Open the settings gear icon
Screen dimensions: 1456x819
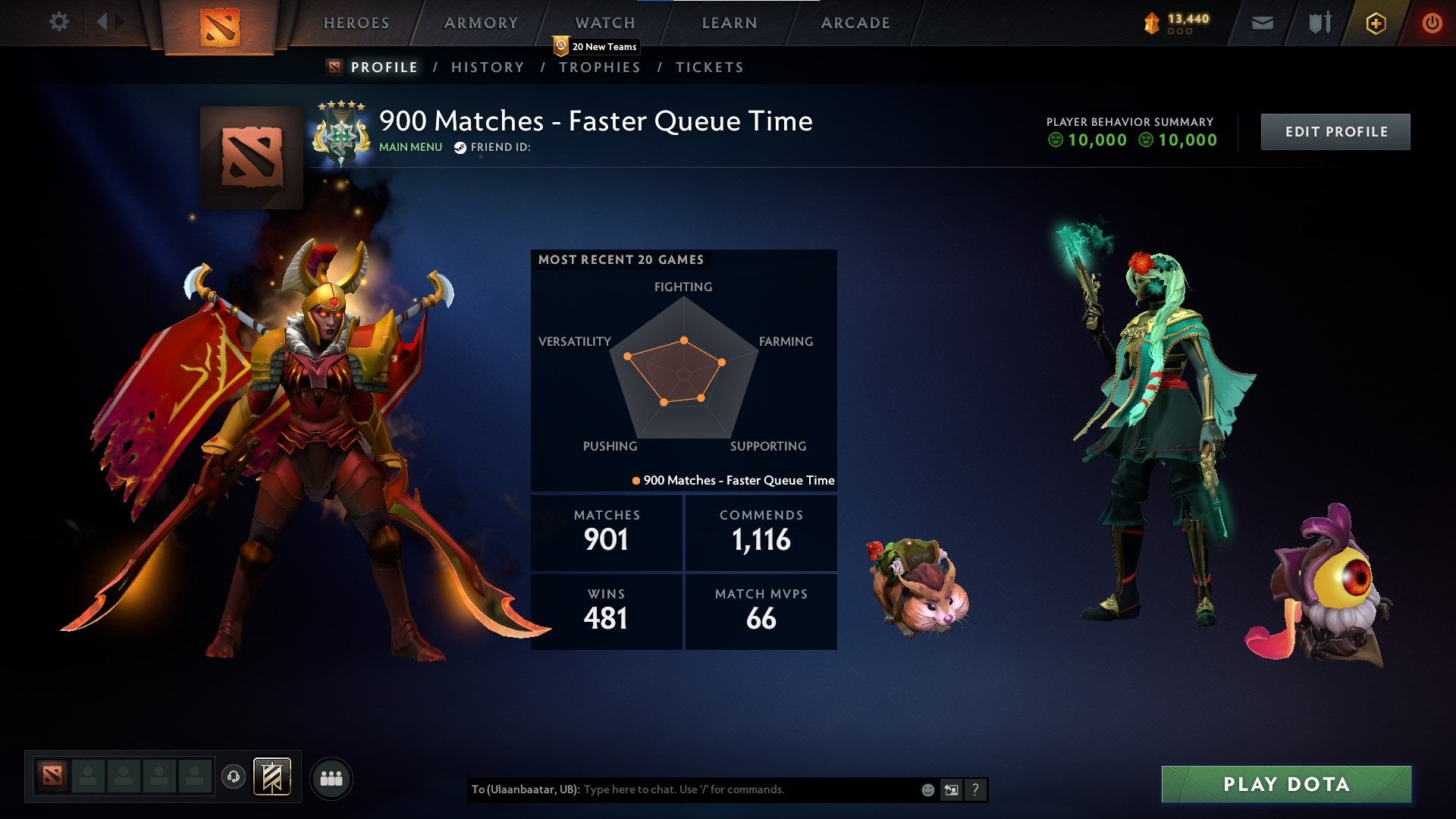[x=59, y=22]
